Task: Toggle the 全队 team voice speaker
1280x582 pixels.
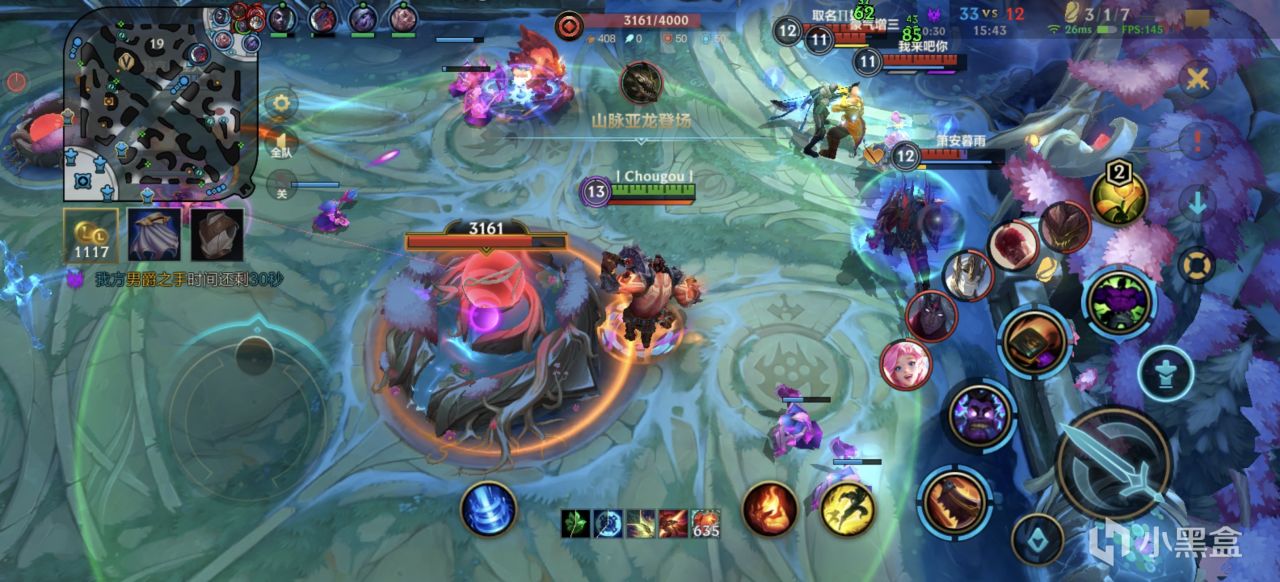Action: [x=282, y=143]
